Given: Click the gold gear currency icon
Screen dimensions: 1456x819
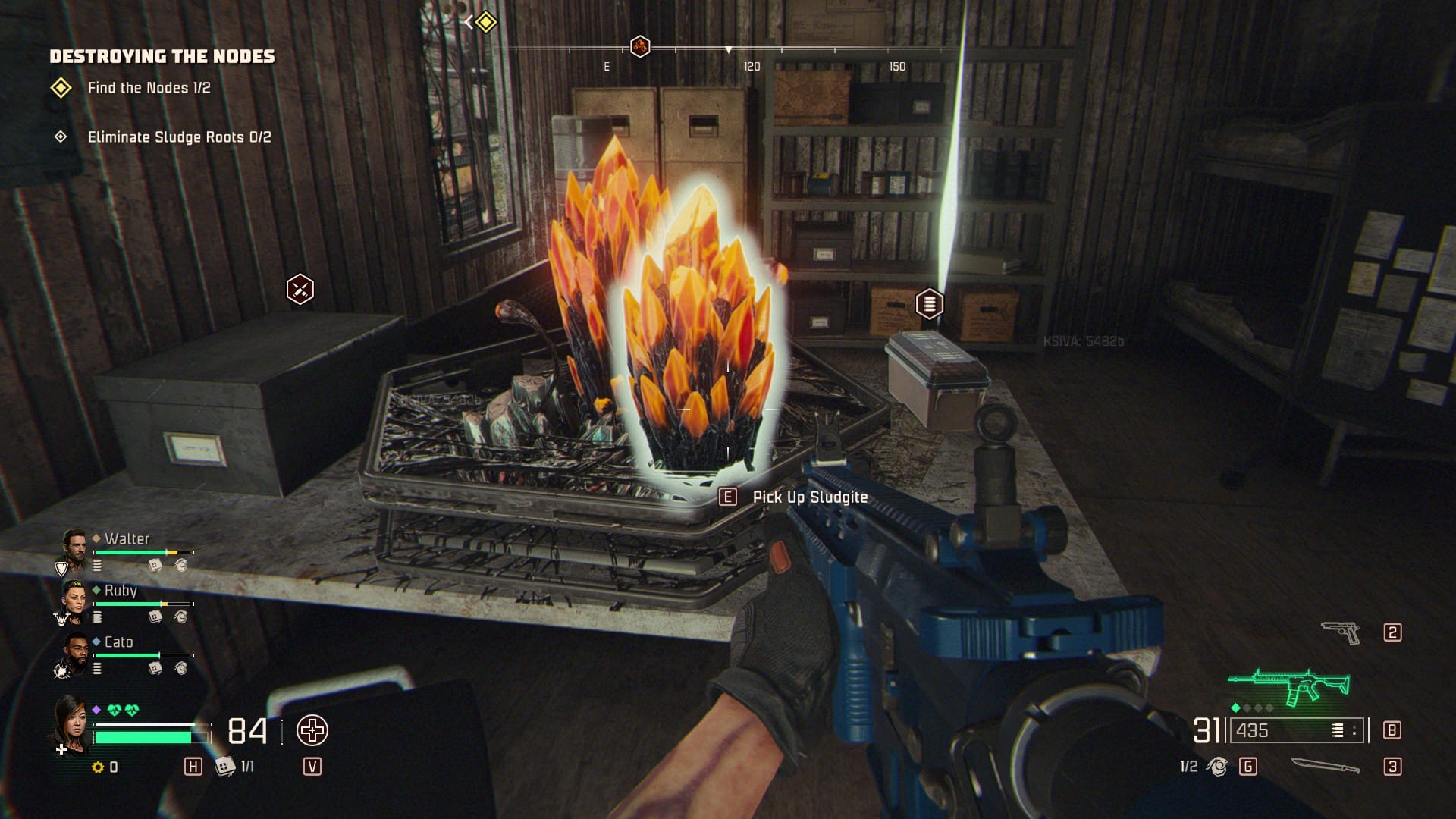Looking at the screenshot, I should click(x=98, y=767).
